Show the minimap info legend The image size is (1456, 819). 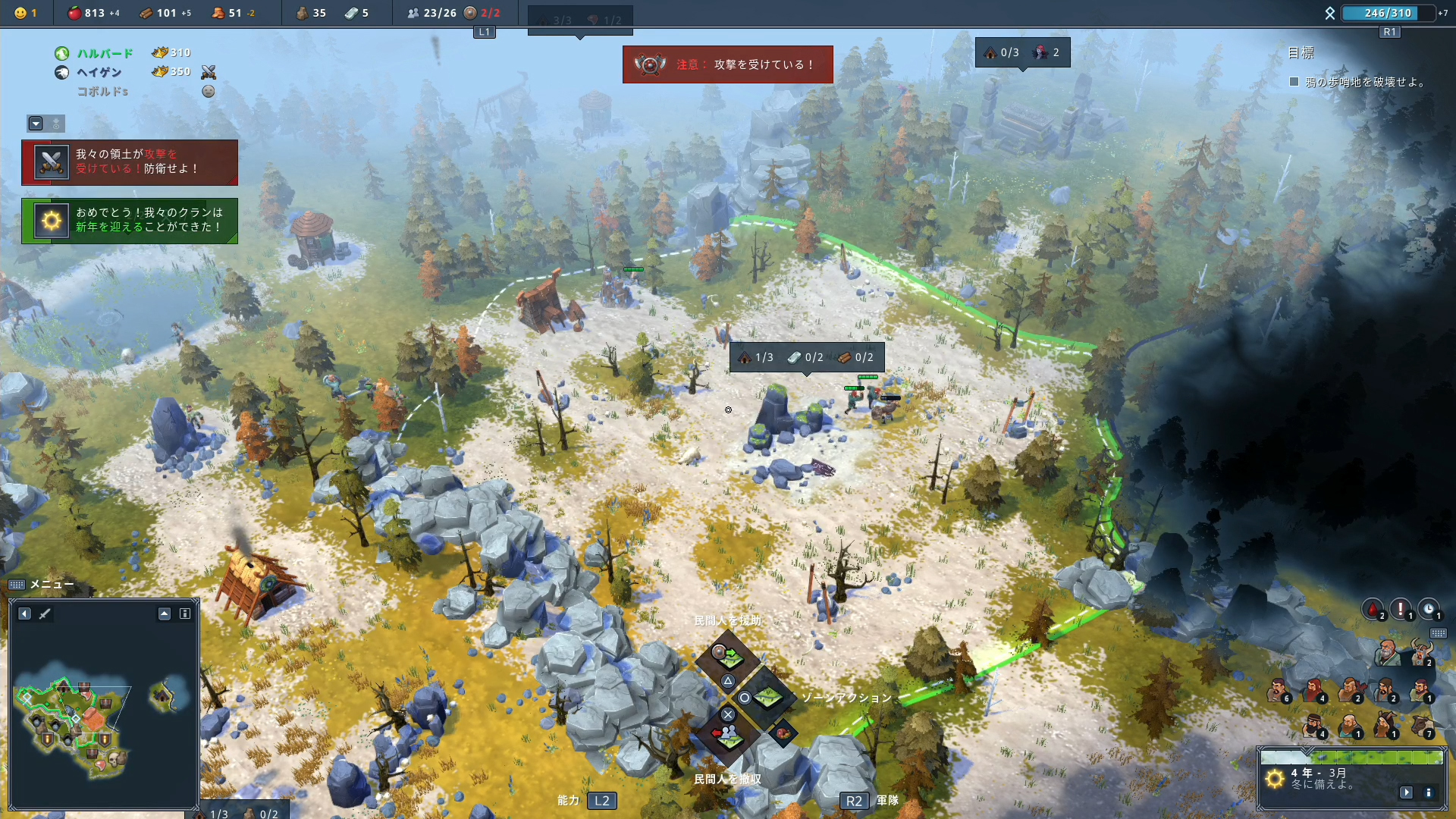point(185,613)
